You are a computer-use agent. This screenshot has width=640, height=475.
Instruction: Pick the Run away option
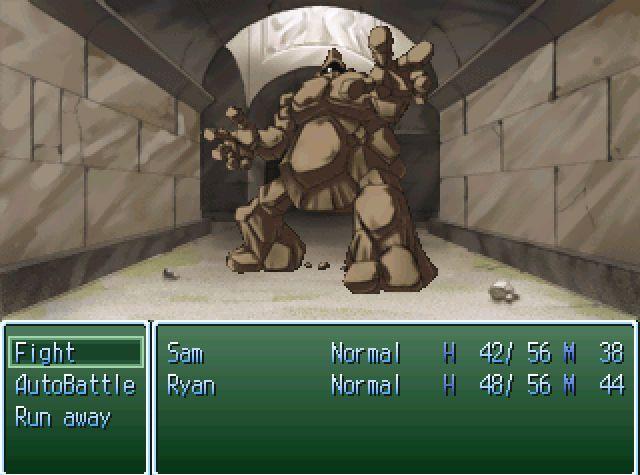62,417
